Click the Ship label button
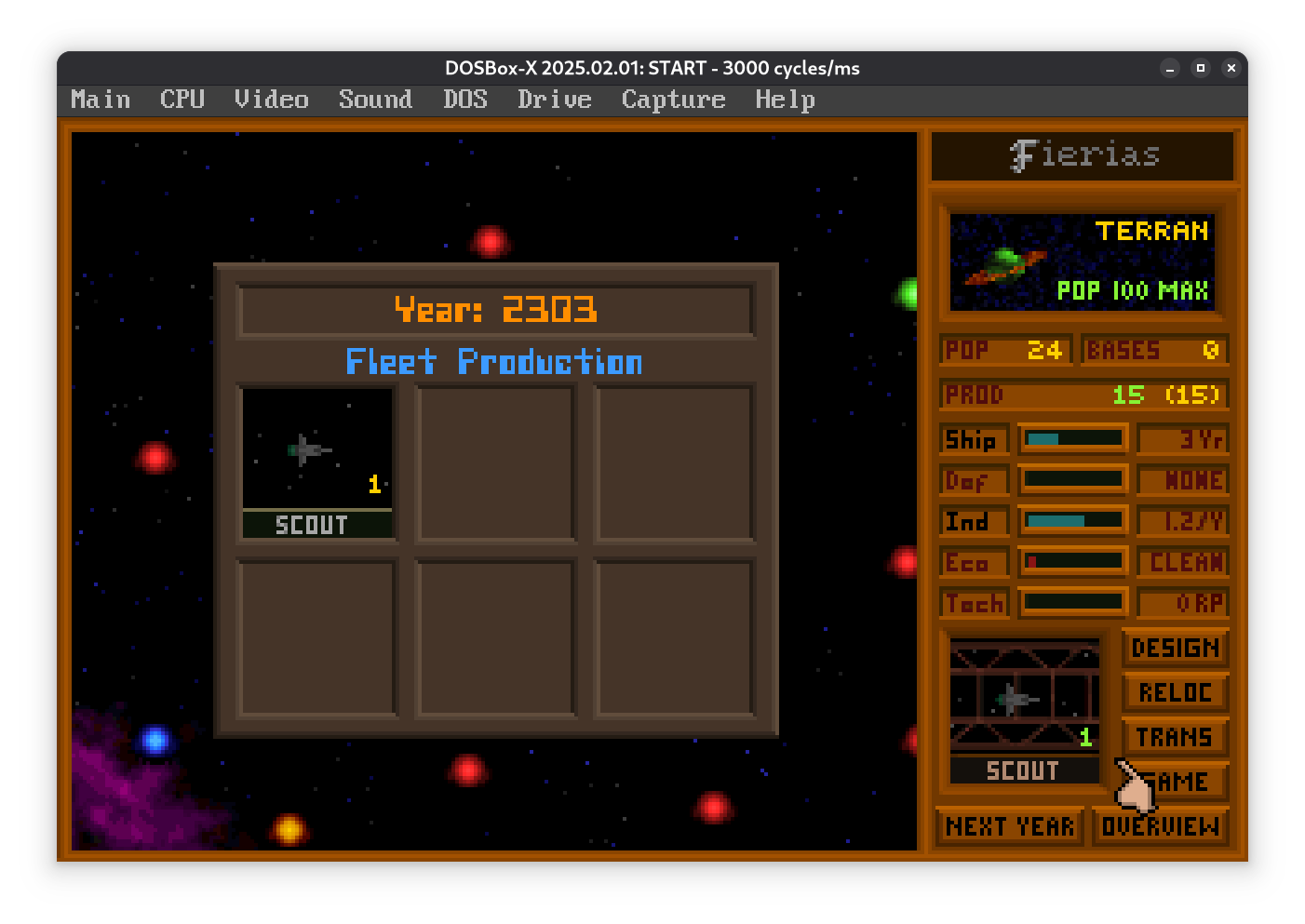Screen dimensions: 1305x924 tap(973, 439)
